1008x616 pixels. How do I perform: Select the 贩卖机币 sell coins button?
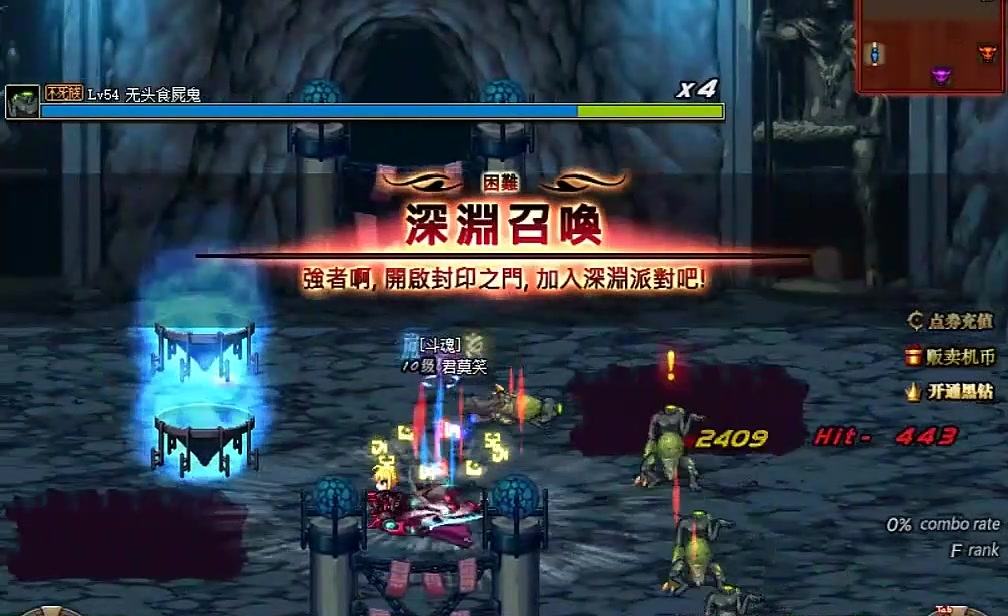click(951, 357)
